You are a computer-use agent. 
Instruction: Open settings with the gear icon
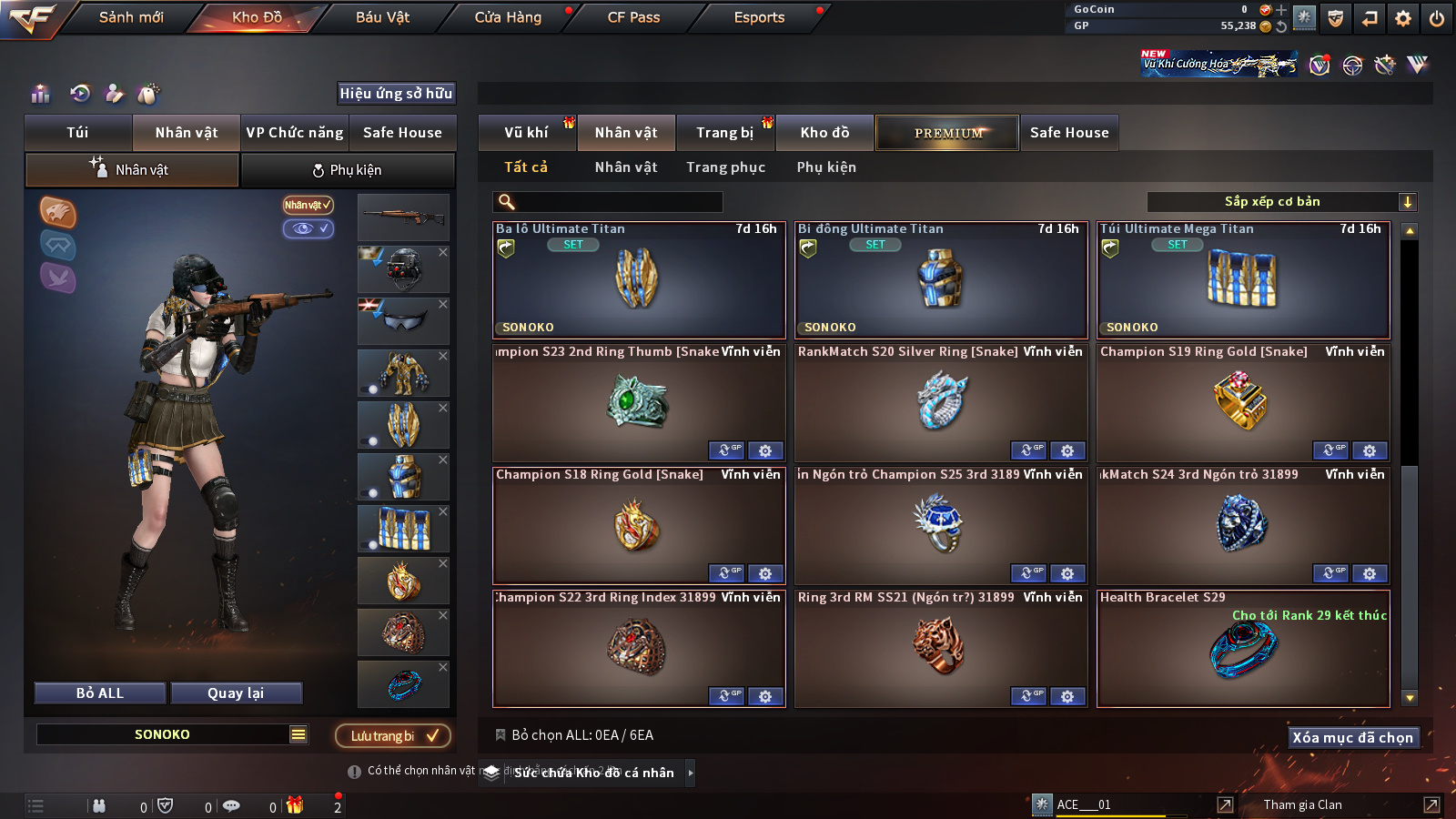click(1403, 18)
